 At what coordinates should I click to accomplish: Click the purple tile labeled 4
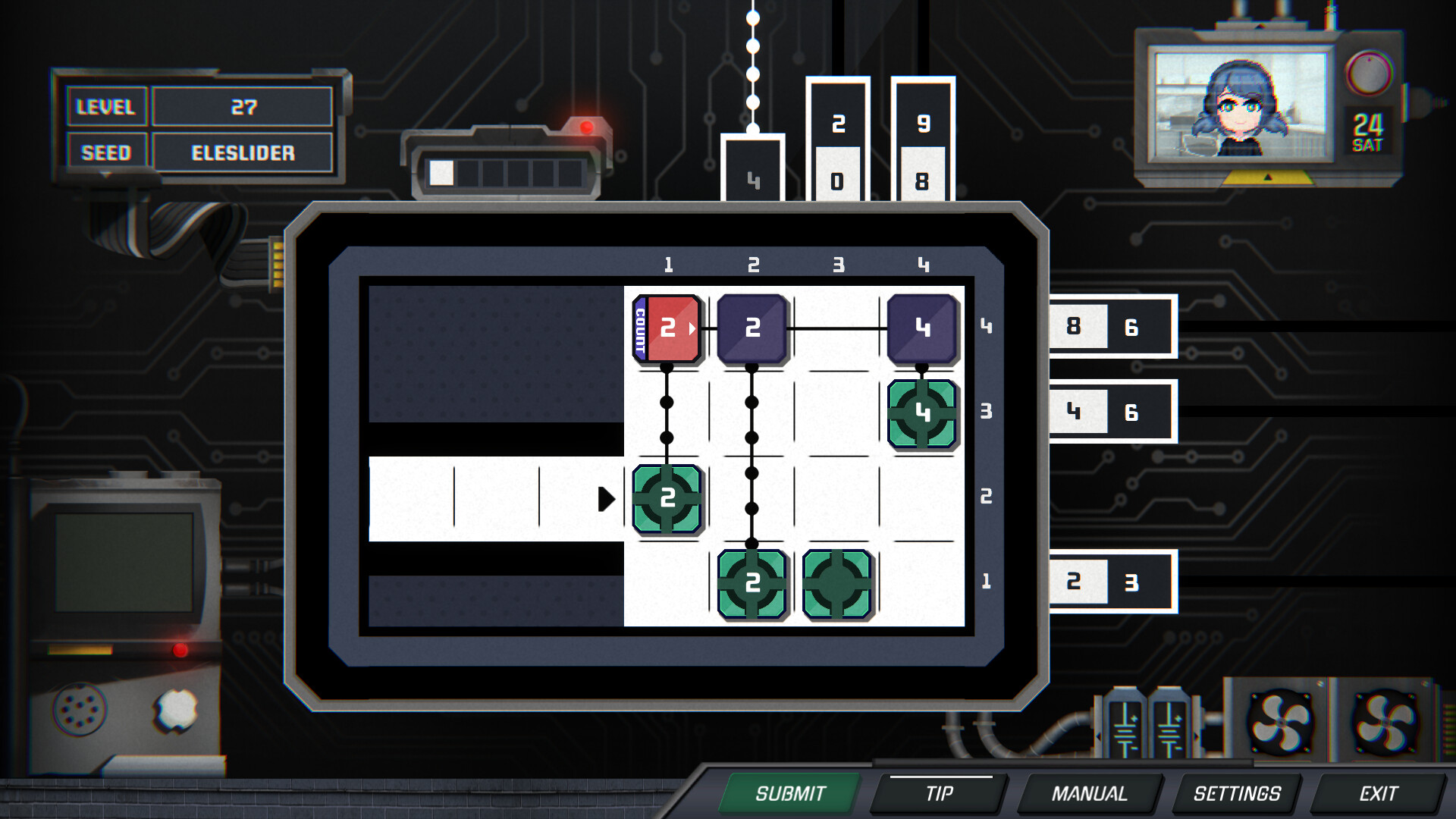click(922, 328)
